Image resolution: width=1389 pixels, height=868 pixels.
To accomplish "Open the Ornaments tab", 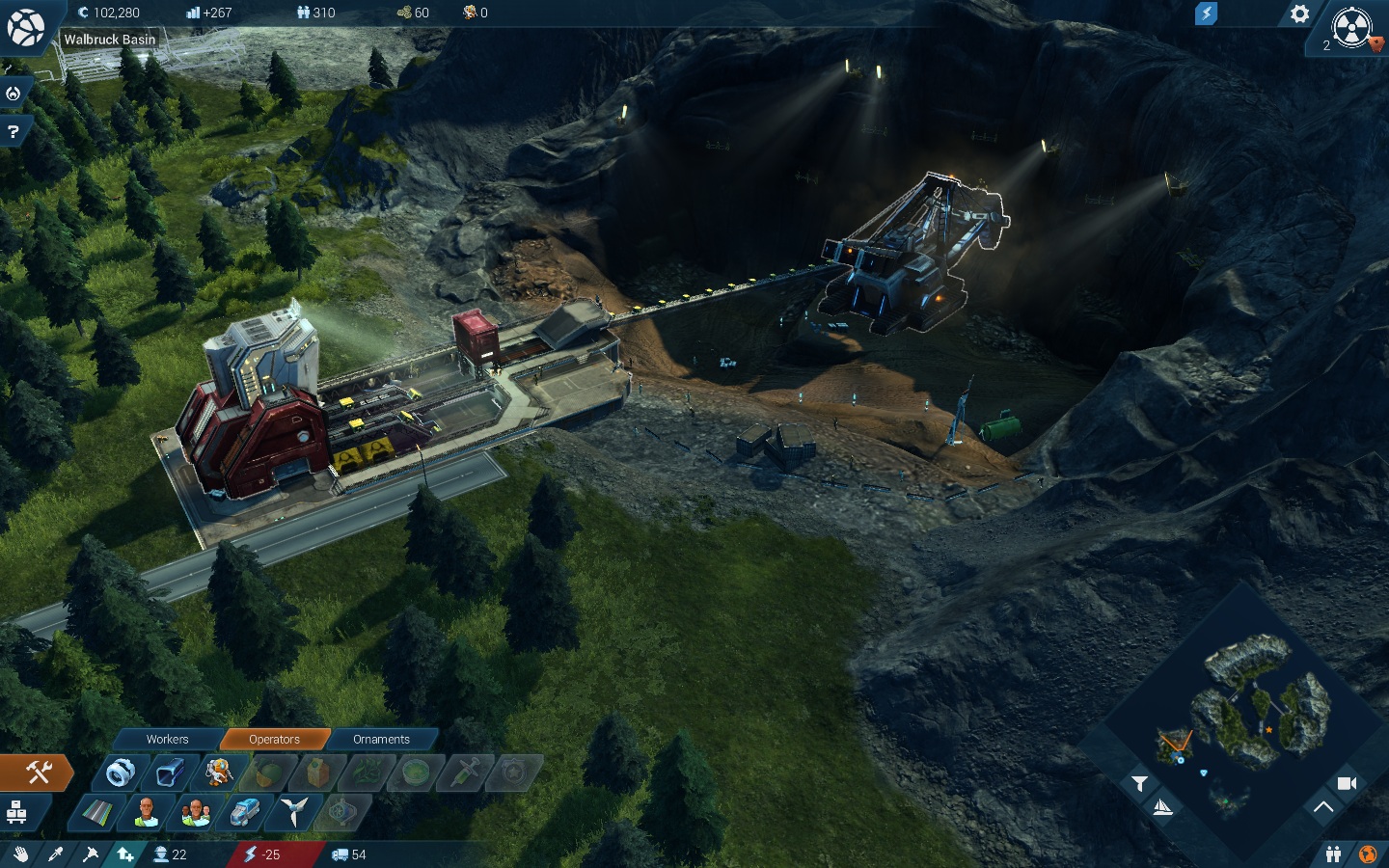I will point(381,739).
